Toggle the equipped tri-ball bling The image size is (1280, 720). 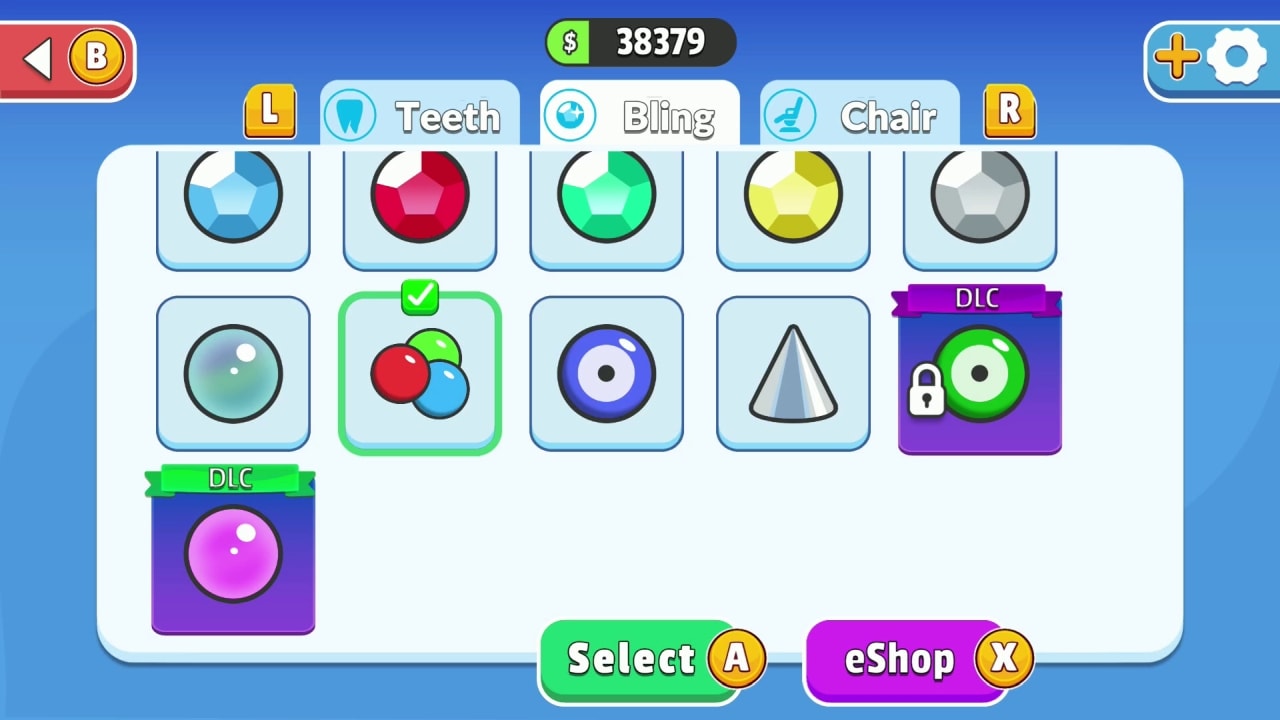tap(419, 372)
